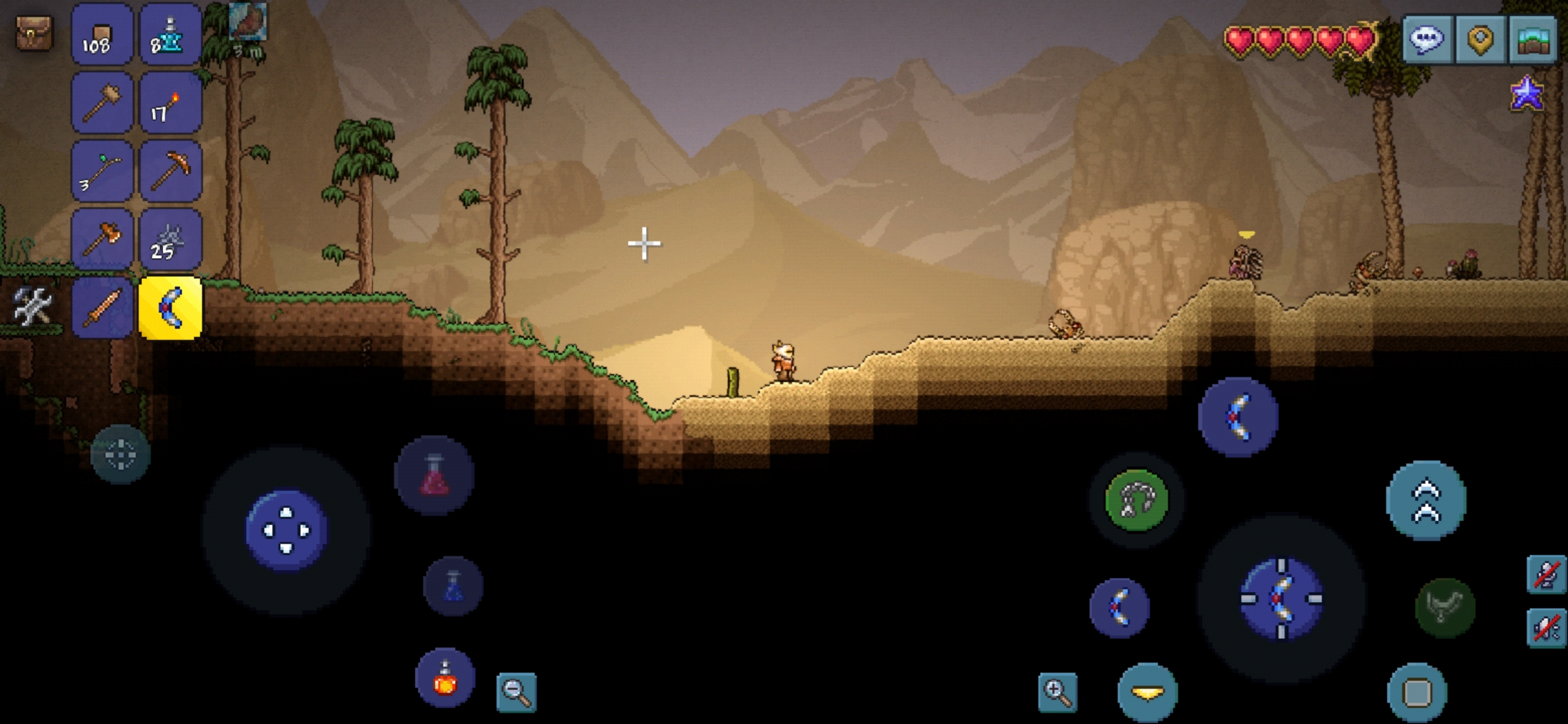1568x724 pixels.
Task: Tap the yellow downward arrow button
Action: [1147, 692]
